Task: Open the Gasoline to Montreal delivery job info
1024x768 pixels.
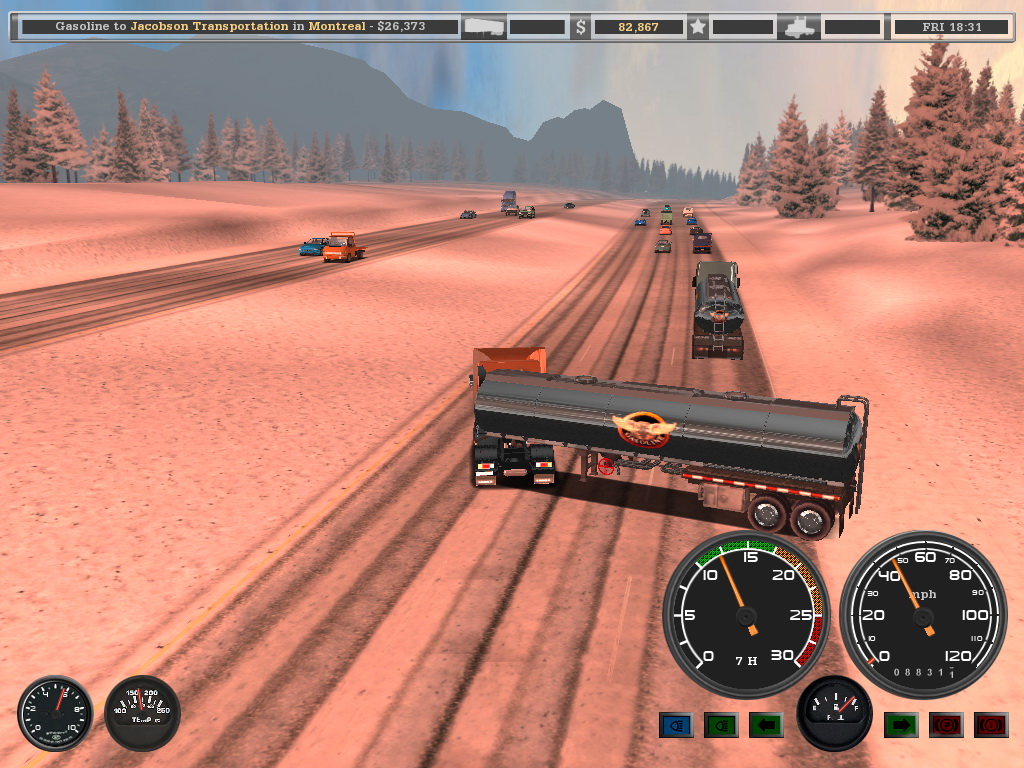Action: 238,27
